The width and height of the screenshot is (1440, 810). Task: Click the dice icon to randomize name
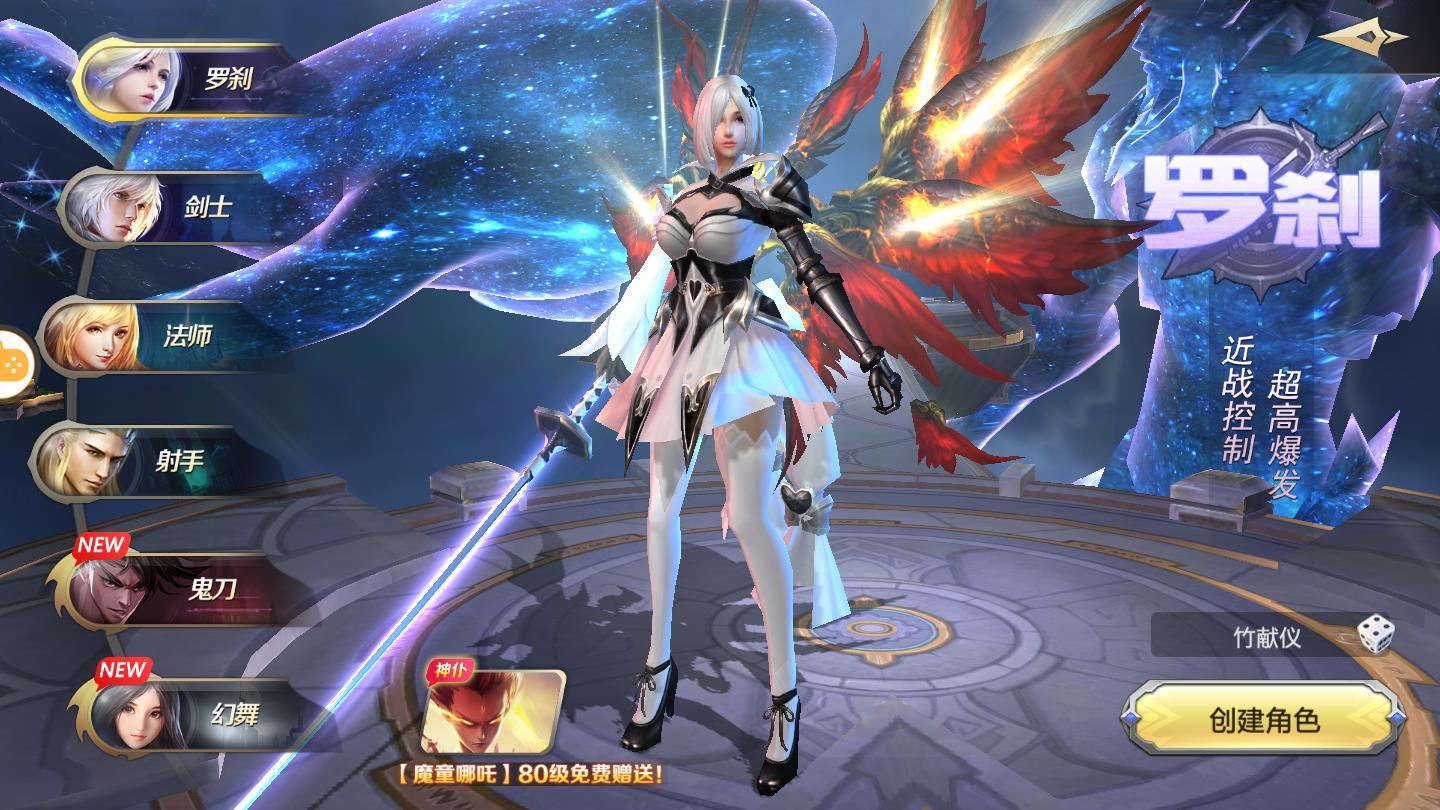(1377, 632)
